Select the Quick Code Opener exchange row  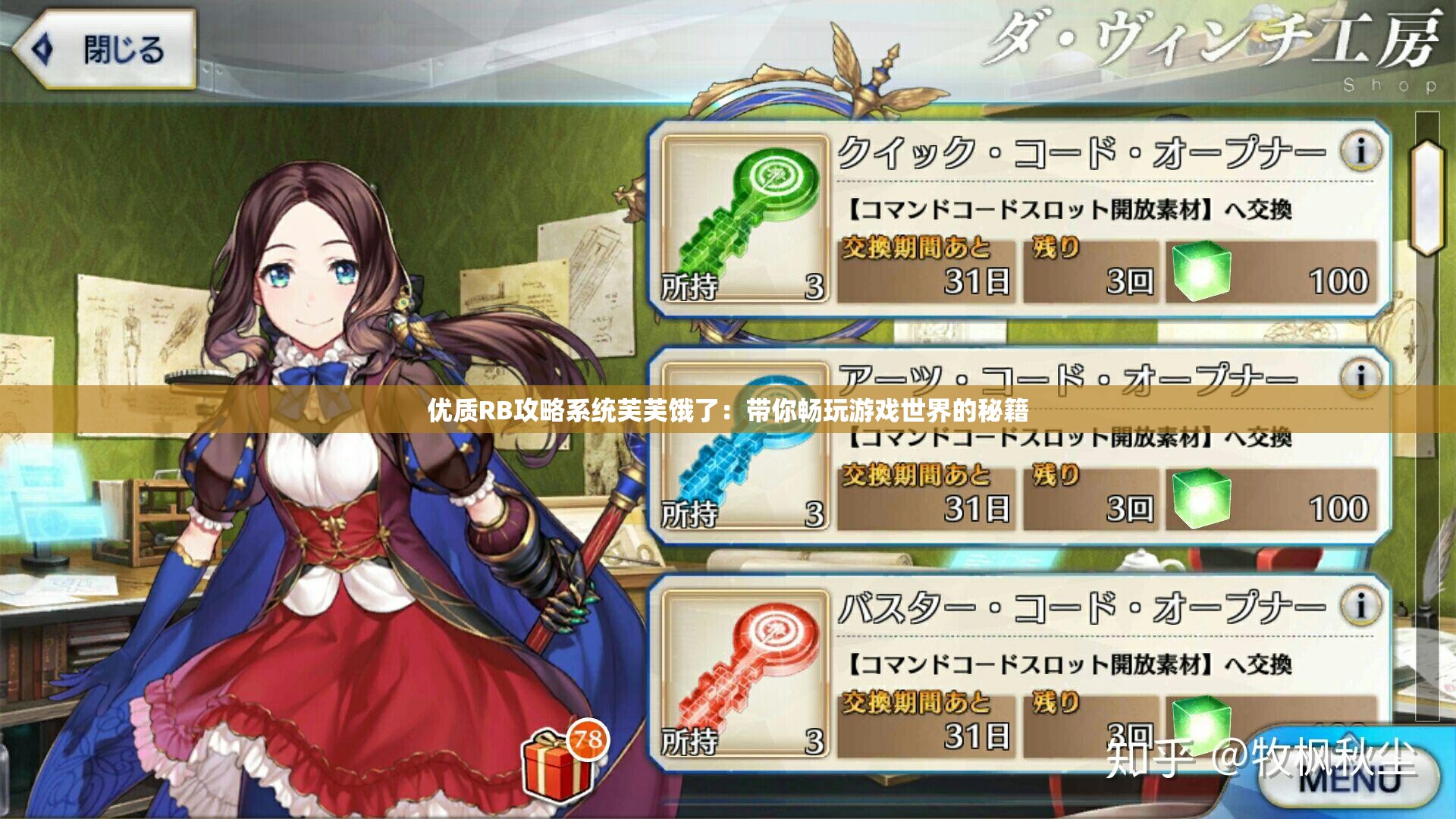(1092, 220)
